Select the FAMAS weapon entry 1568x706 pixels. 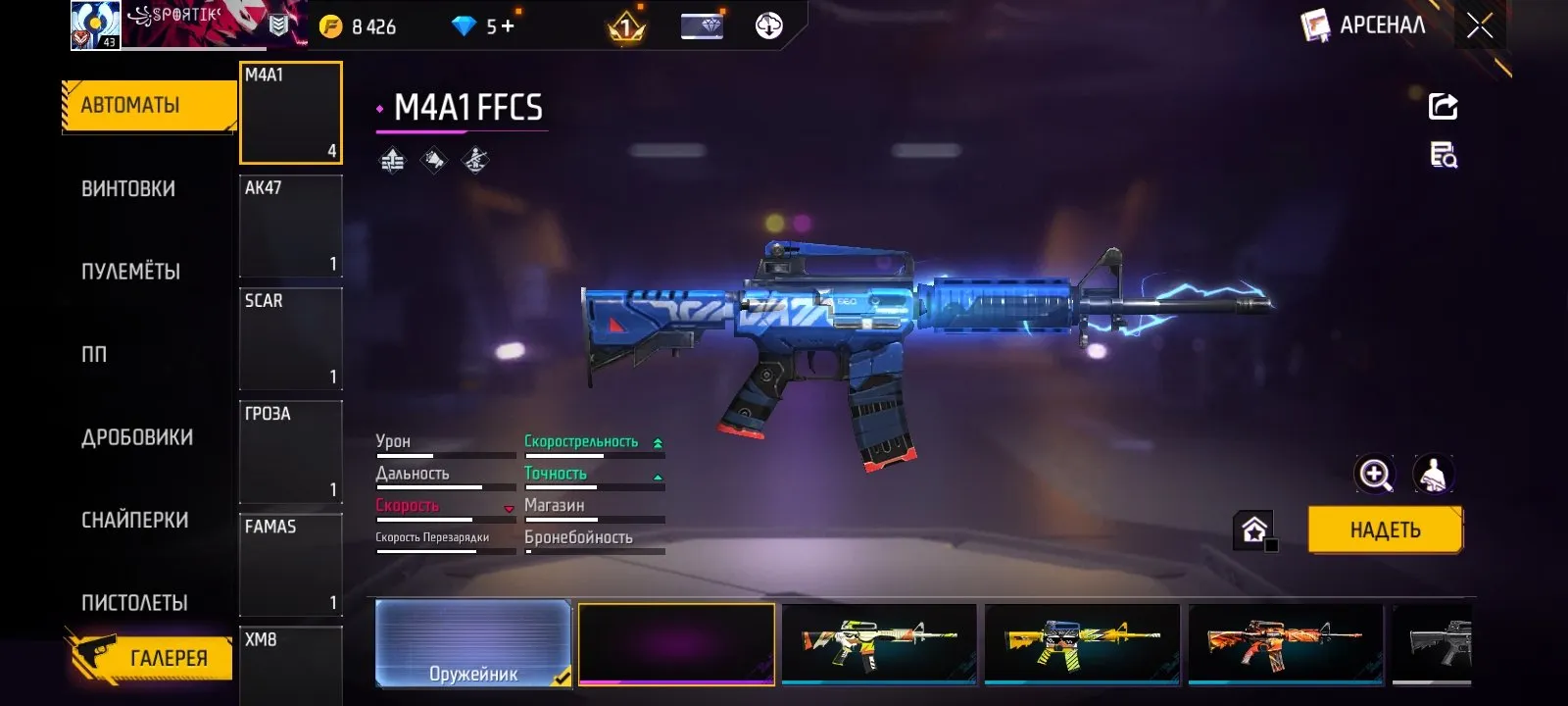coord(290,565)
